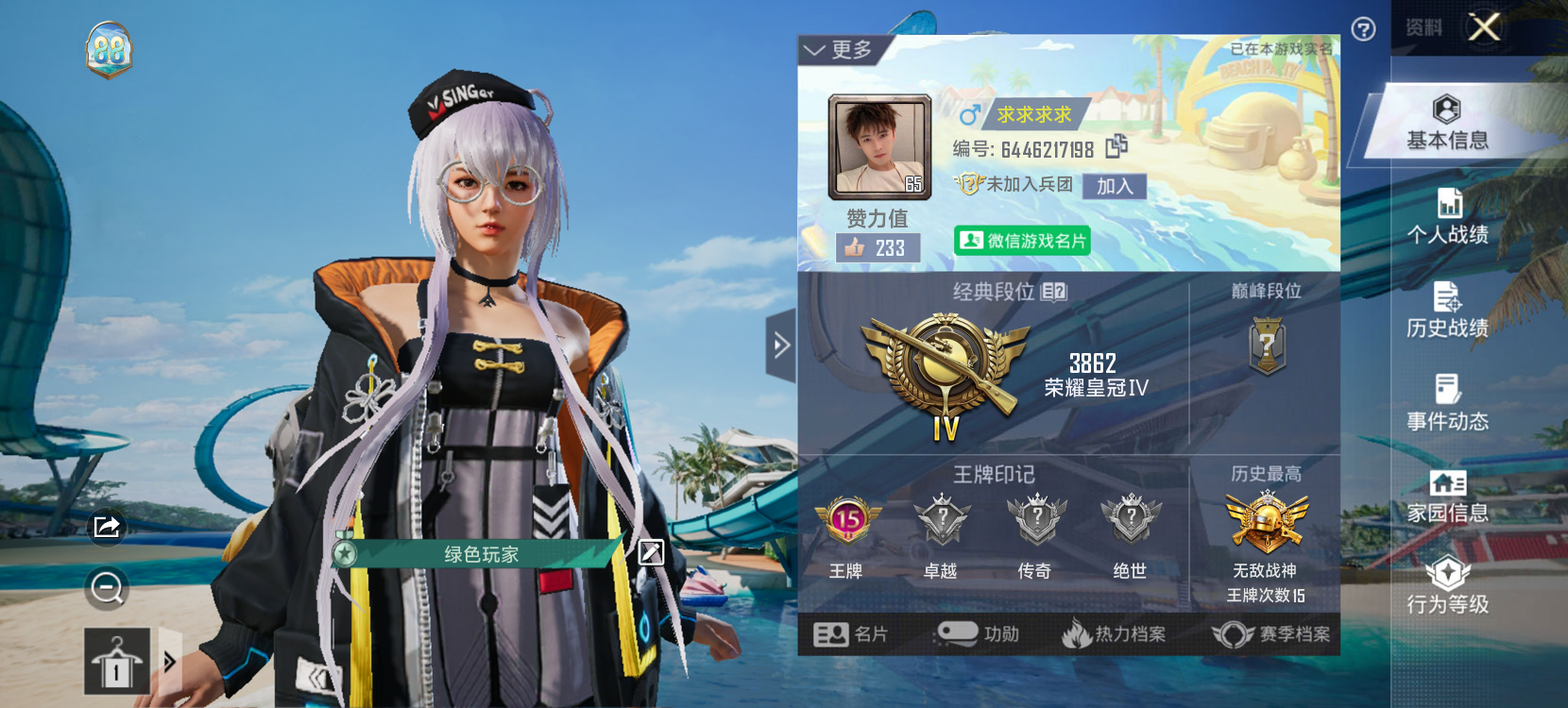Zoom out the character with magnifier
Viewport: 1568px width, 708px height.
(x=107, y=588)
